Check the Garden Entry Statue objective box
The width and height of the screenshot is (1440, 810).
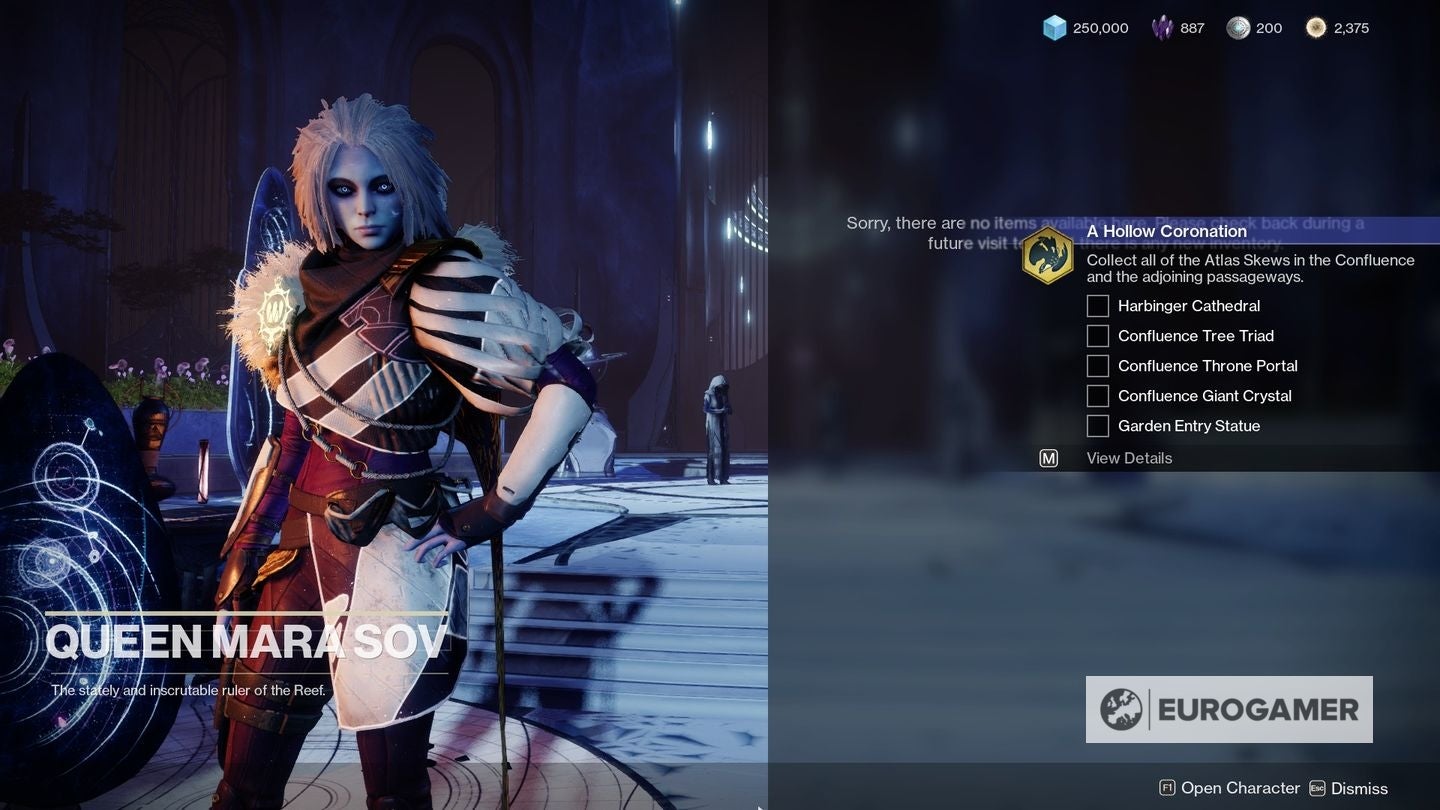[1097, 426]
